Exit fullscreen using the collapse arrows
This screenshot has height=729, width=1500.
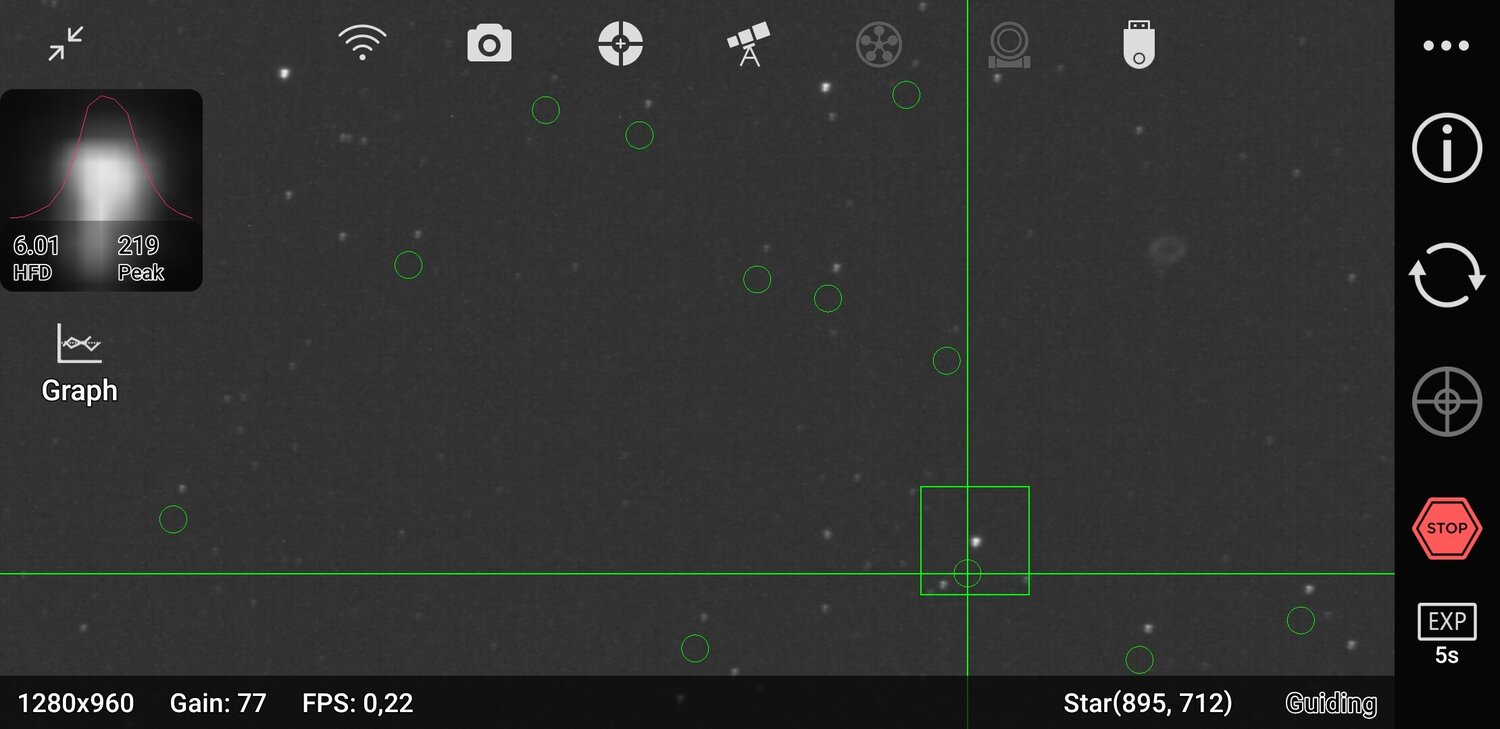[x=65, y=43]
